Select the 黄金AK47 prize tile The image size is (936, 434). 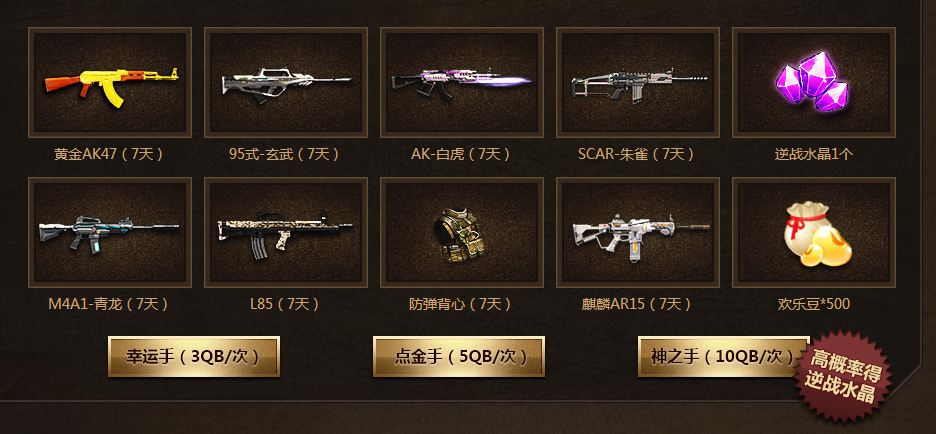pos(110,82)
